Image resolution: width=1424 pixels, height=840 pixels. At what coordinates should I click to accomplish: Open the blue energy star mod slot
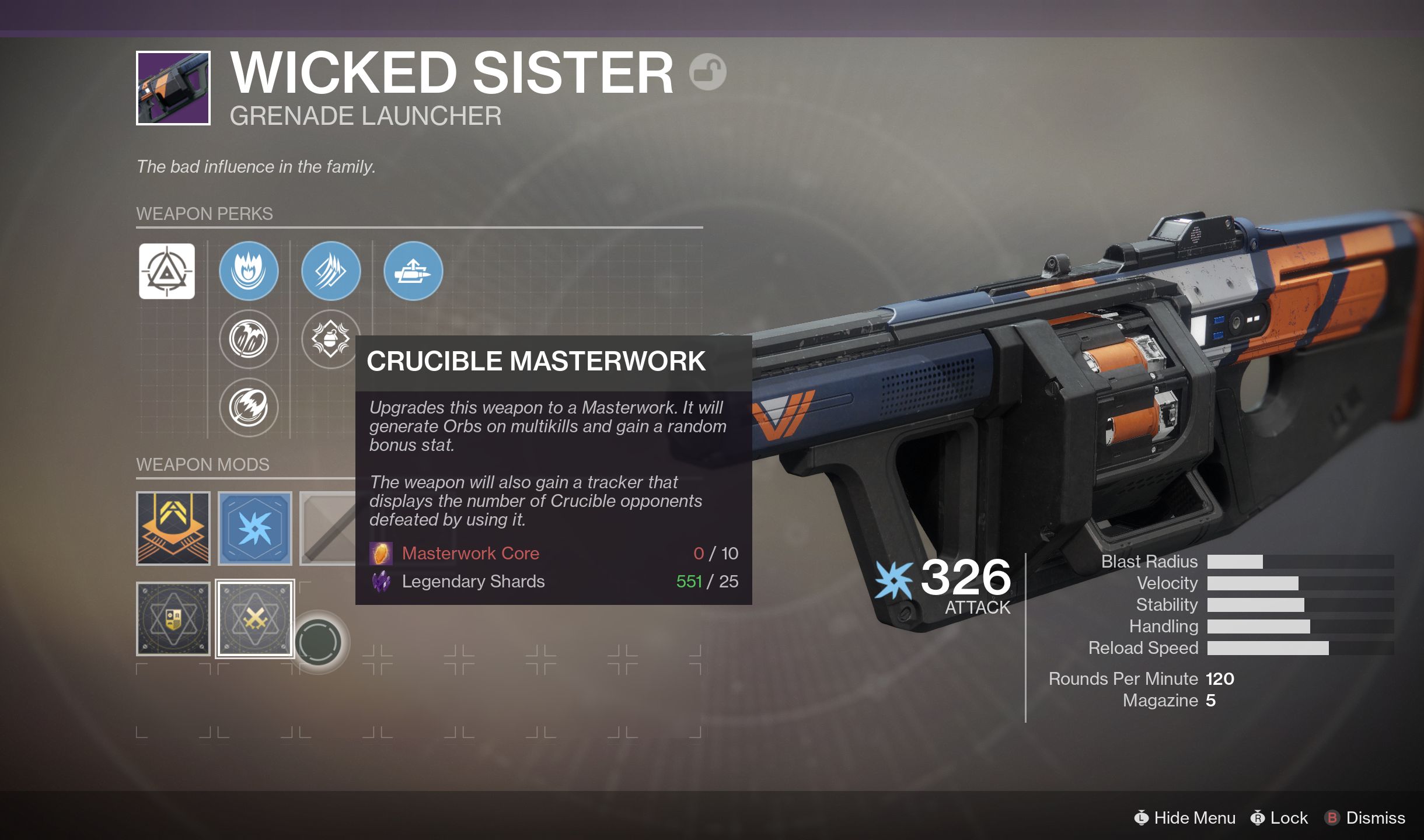click(255, 528)
